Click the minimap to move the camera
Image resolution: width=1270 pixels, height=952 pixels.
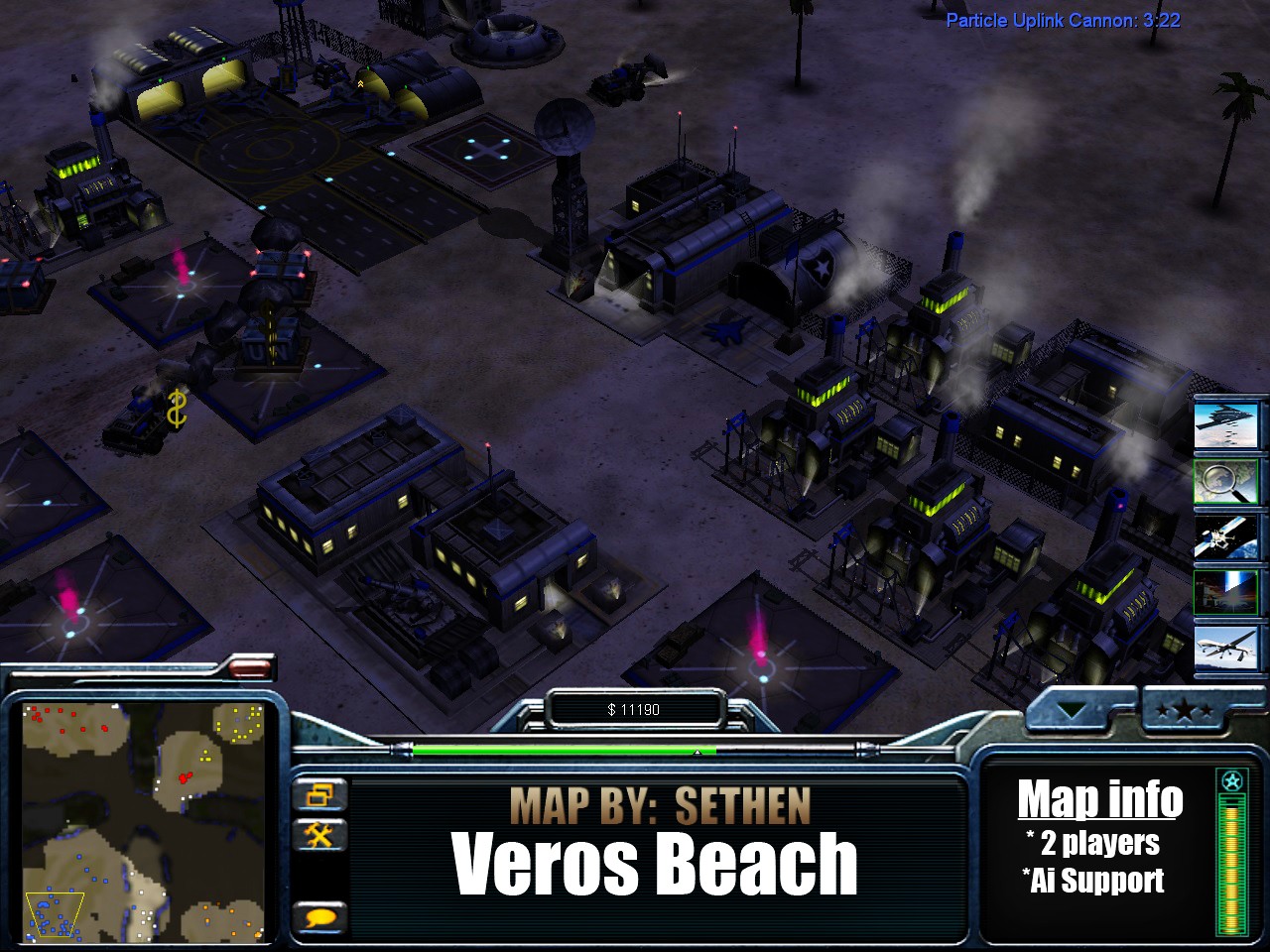coord(144,818)
